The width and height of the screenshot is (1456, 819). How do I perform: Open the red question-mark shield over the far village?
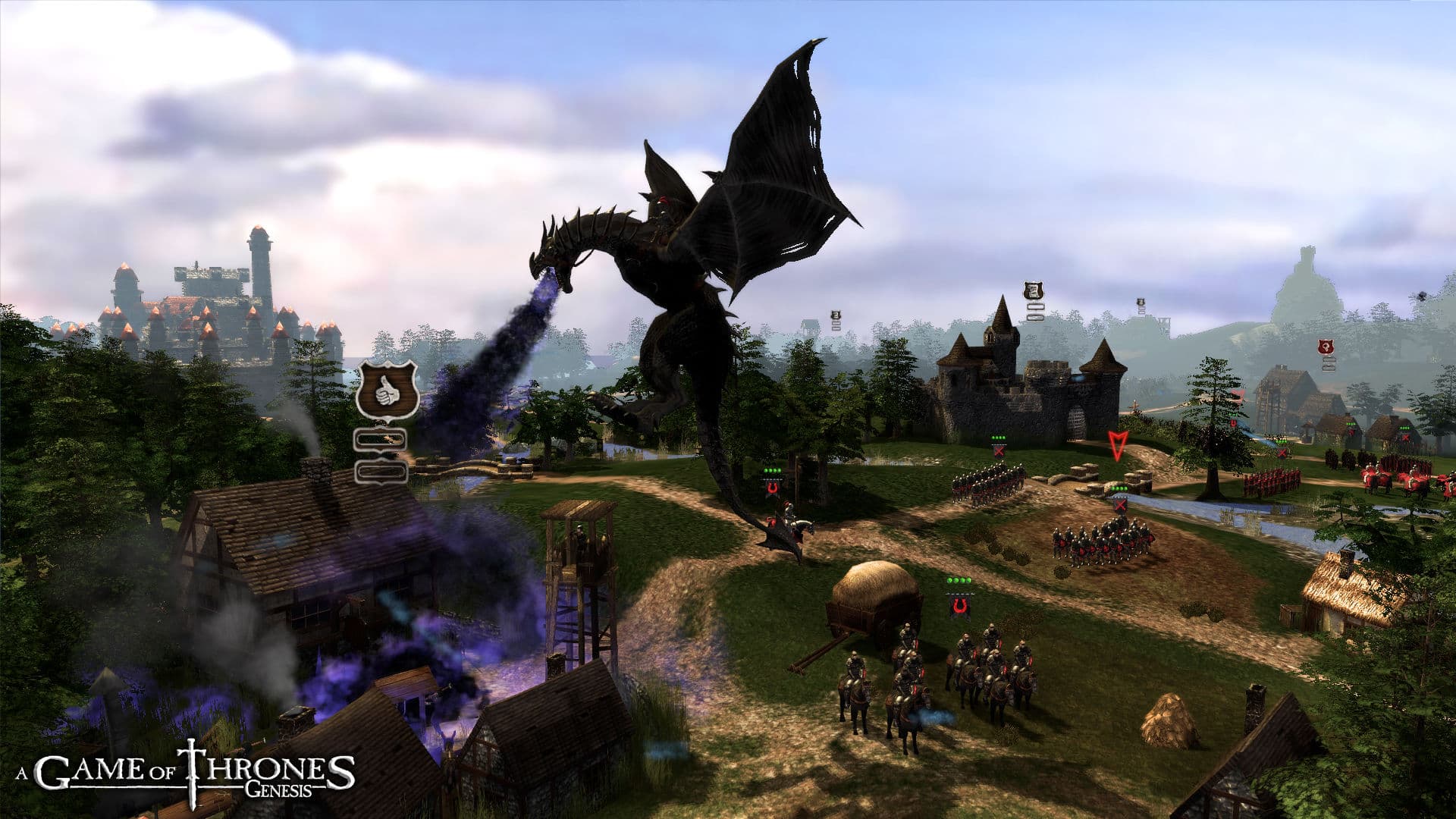1326,347
